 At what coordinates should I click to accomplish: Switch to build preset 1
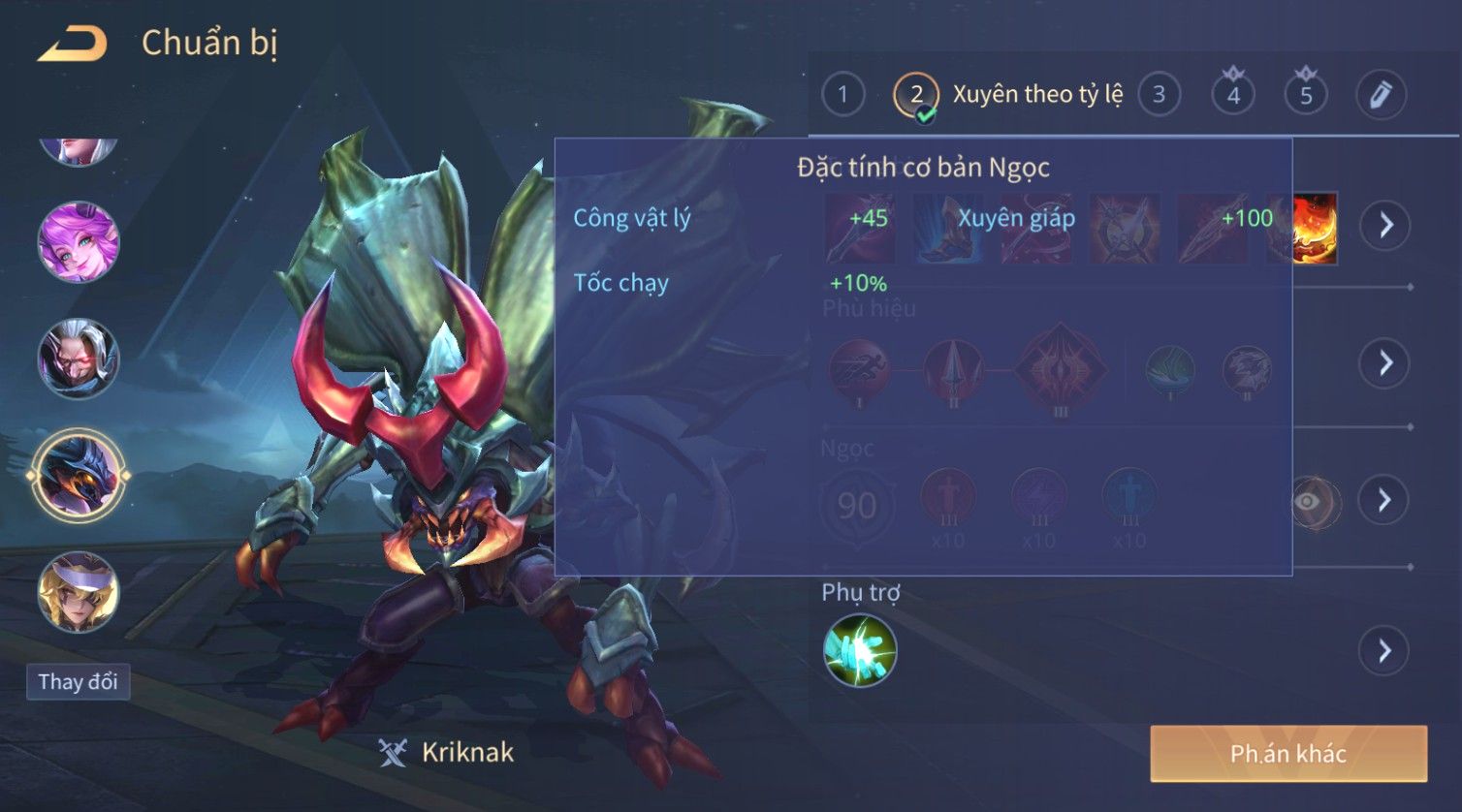coord(842,95)
